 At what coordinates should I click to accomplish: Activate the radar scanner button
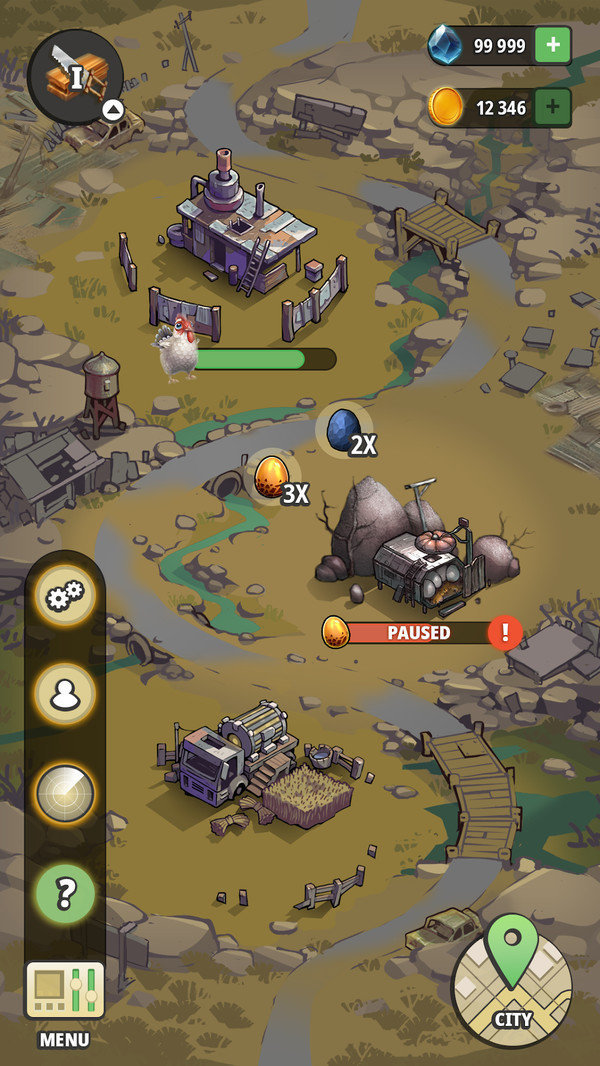[x=66, y=793]
